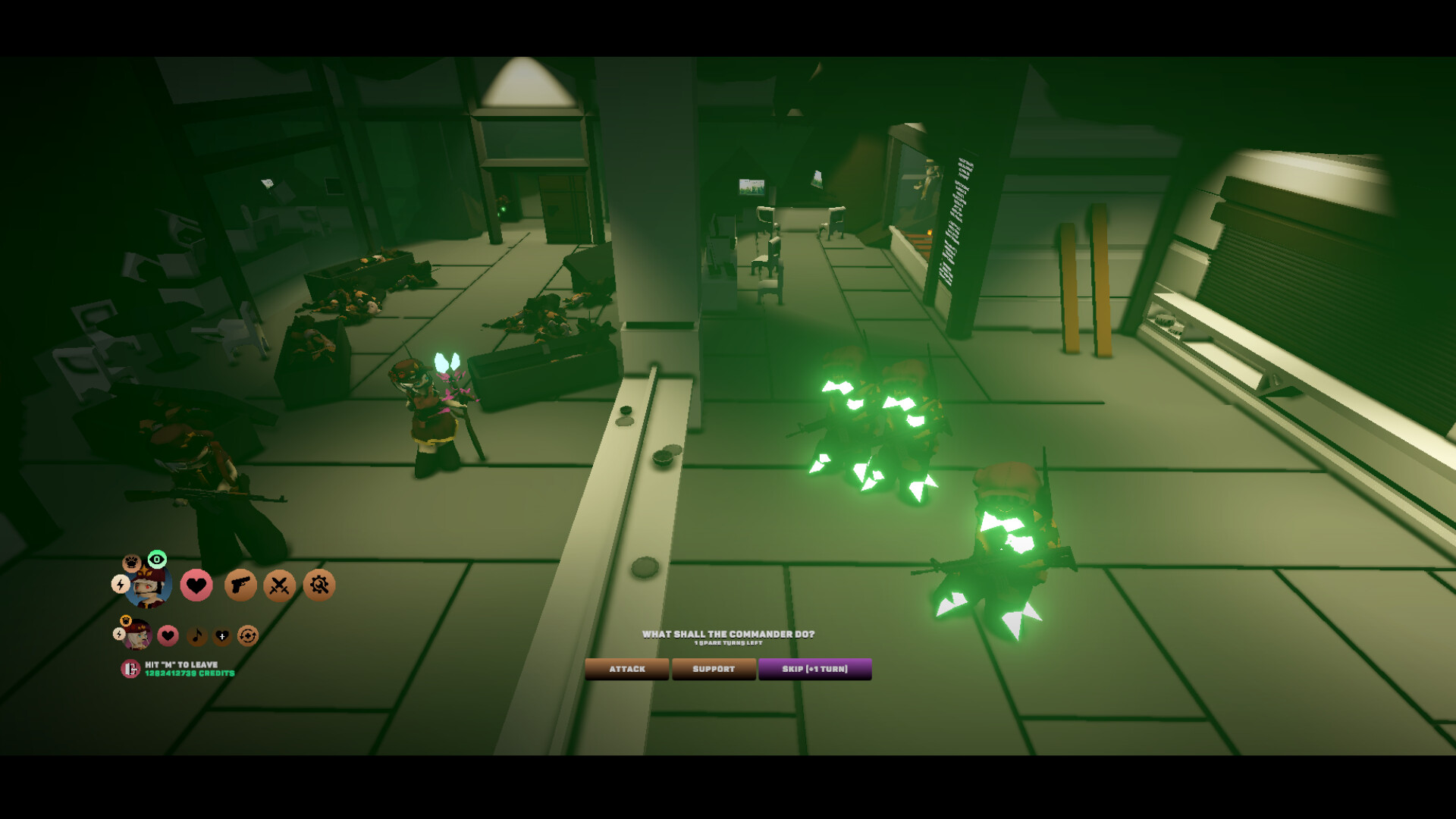Select the pistol weapon icon
Screen dimensions: 1456x819
coord(240,585)
